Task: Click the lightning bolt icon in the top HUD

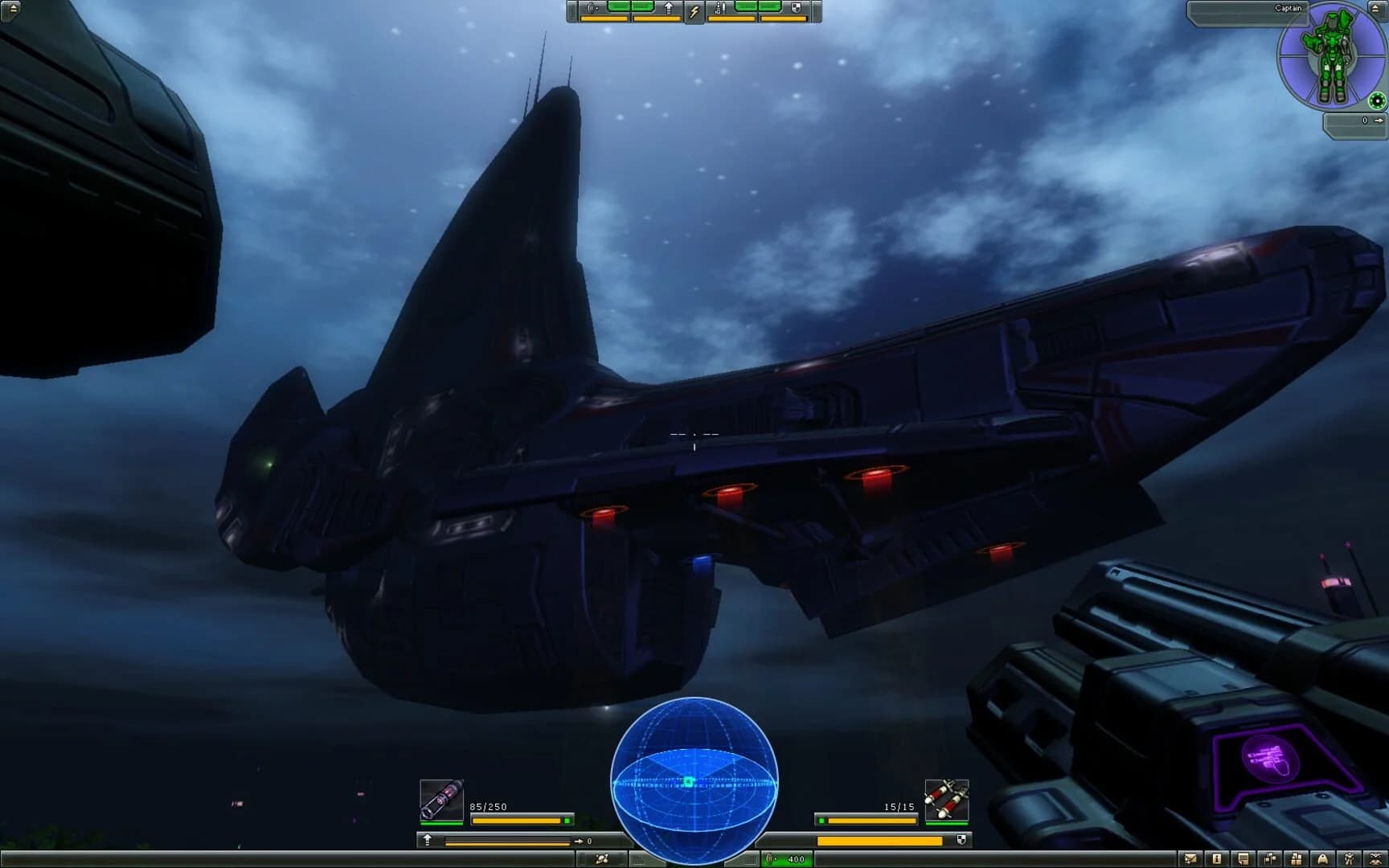Action: point(694,10)
